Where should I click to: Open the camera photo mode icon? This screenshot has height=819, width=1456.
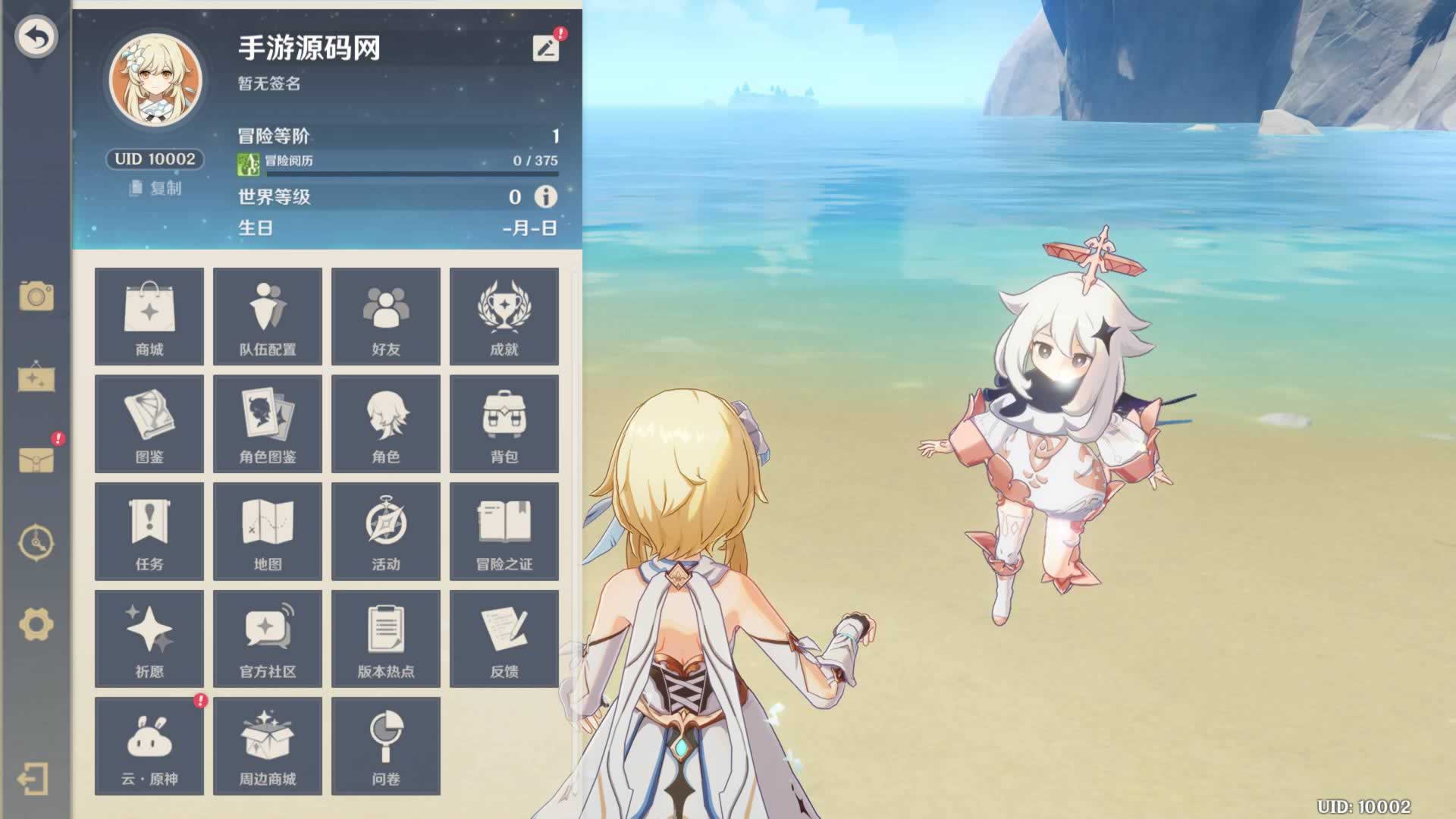(36, 296)
